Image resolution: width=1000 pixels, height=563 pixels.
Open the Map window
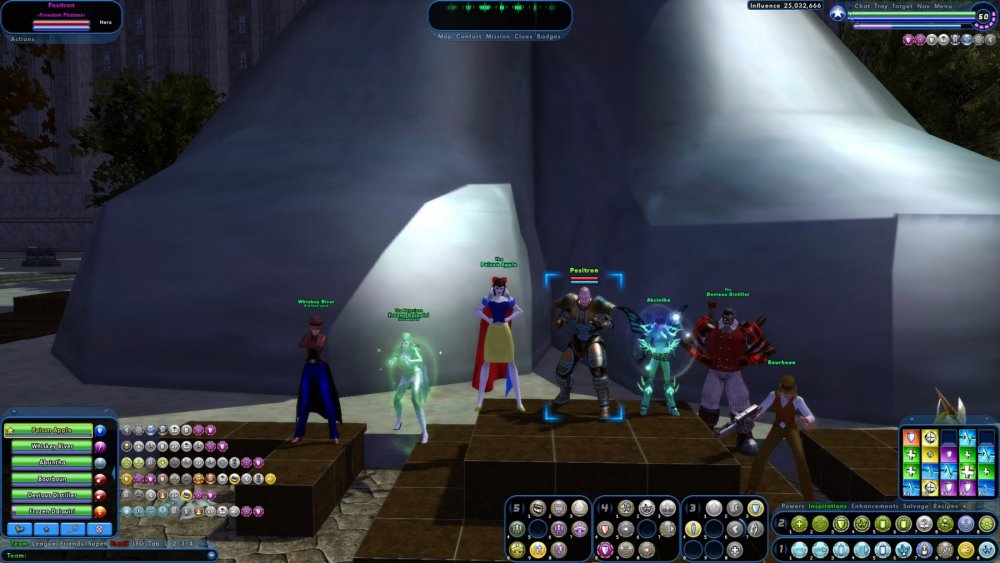click(x=445, y=36)
